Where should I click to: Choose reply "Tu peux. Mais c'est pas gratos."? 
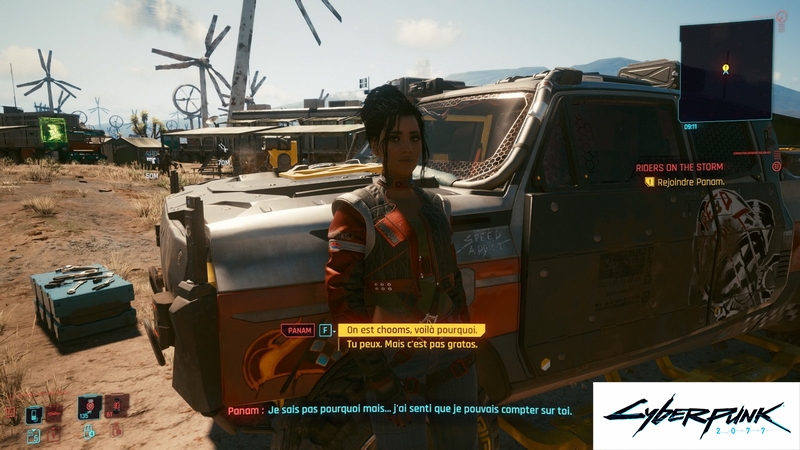[411, 344]
